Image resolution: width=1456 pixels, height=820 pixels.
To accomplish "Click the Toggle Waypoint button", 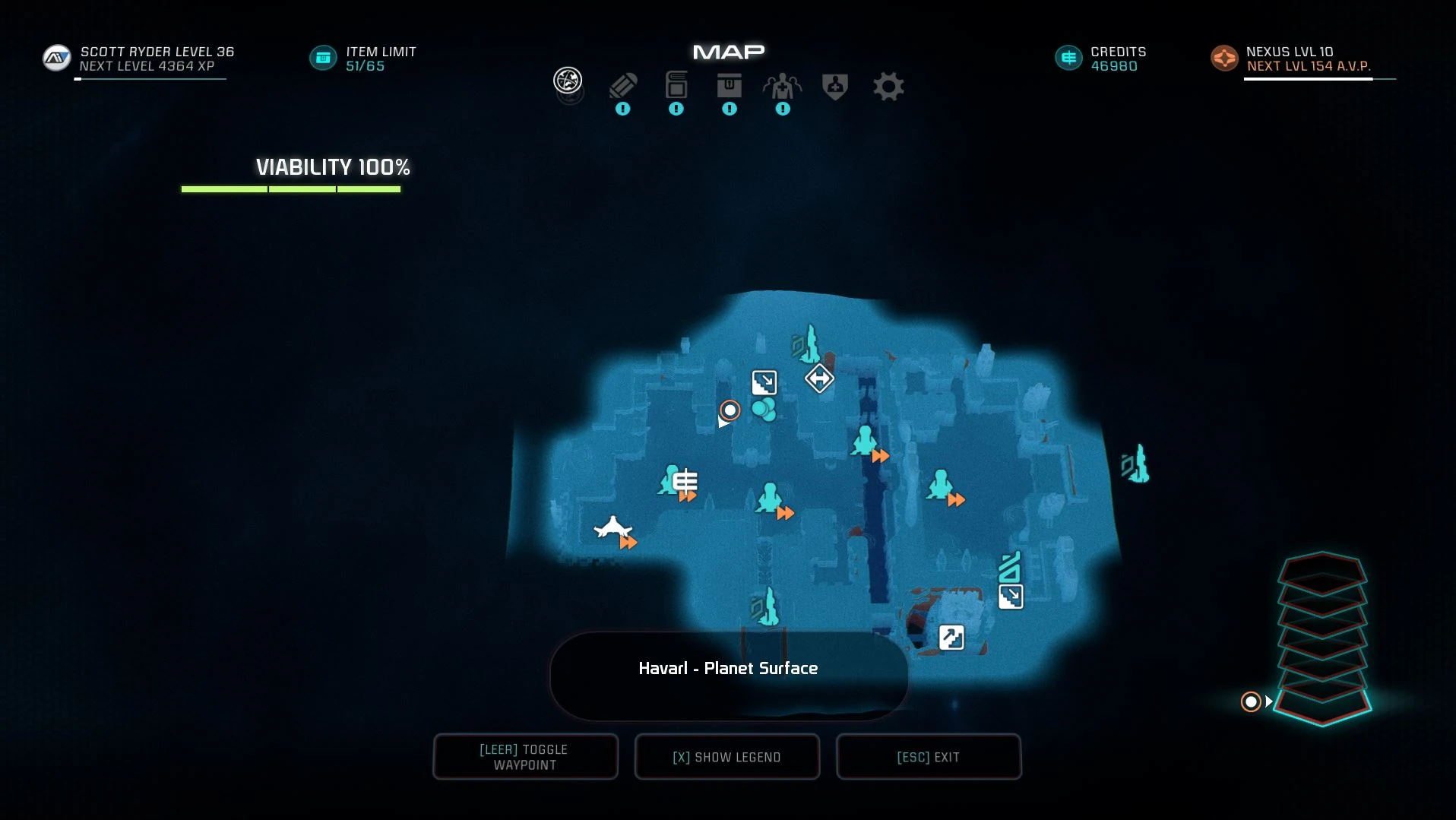I will point(525,757).
